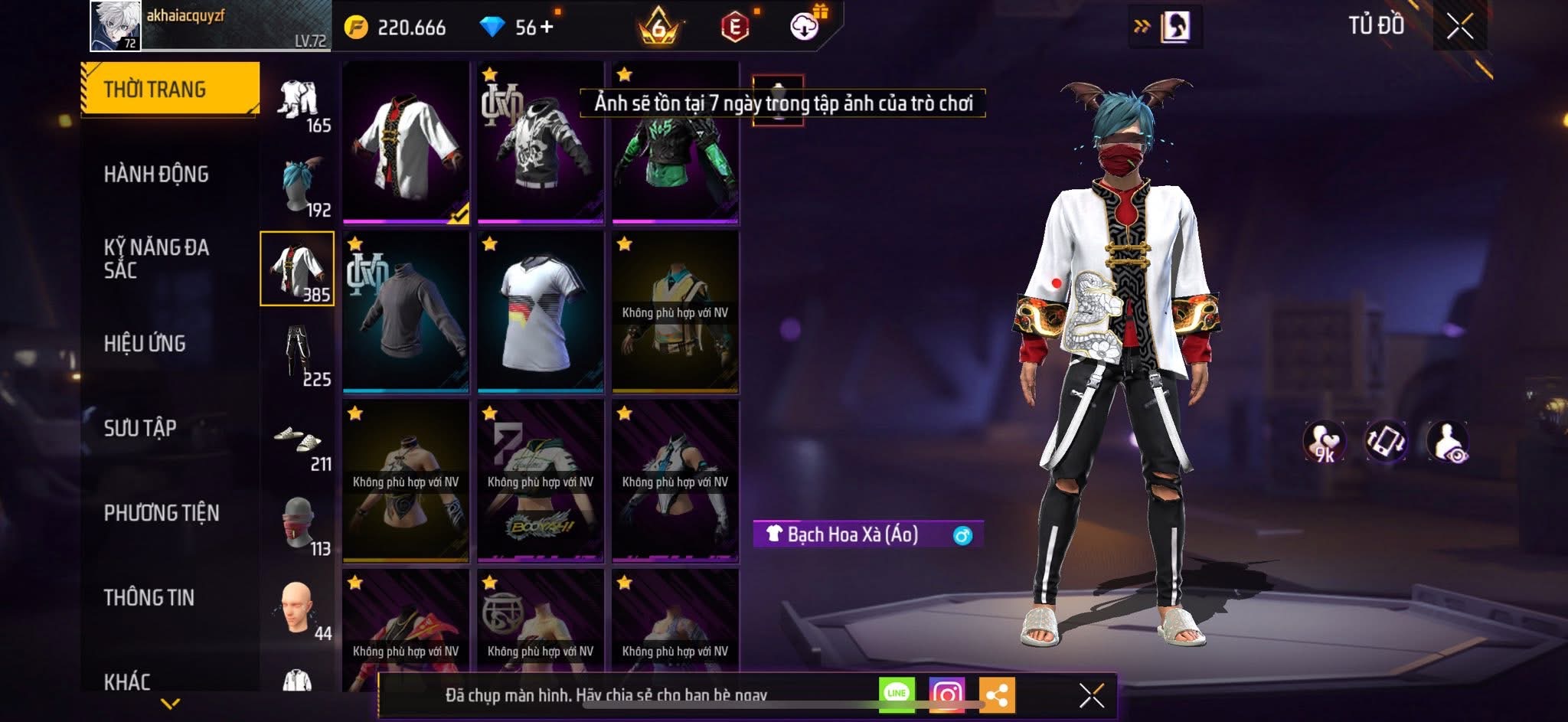Switch to PHƯƠNG TIỆN tab

[162, 513]
